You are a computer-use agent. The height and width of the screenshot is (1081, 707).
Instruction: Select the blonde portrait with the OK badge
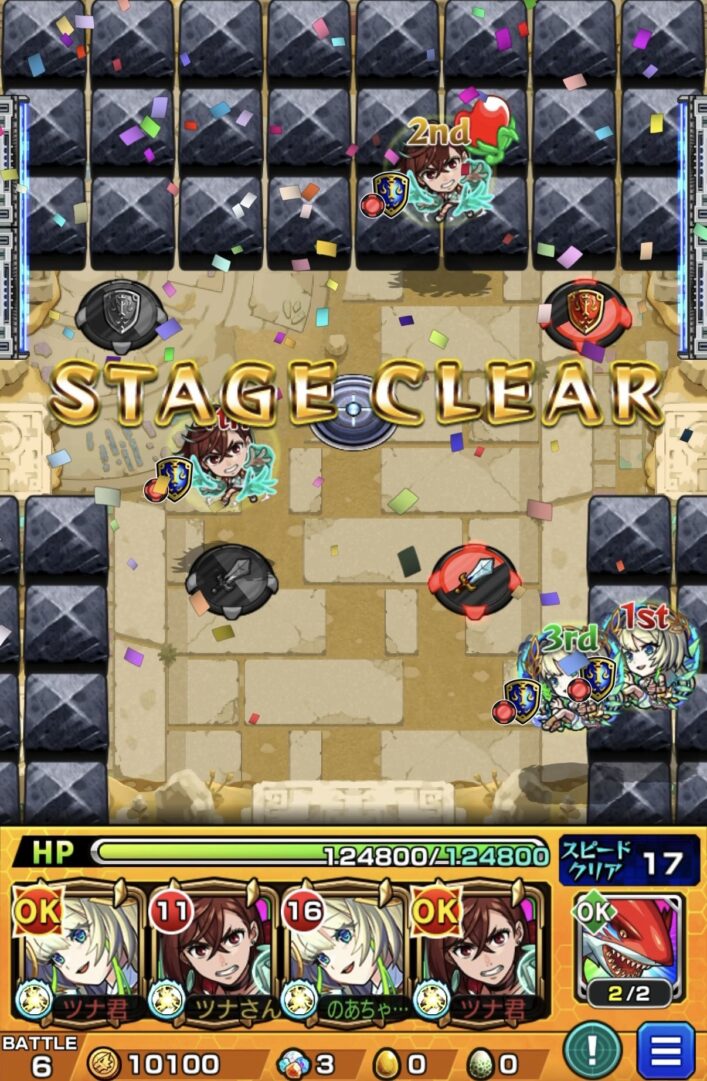[x=78, y=952]
